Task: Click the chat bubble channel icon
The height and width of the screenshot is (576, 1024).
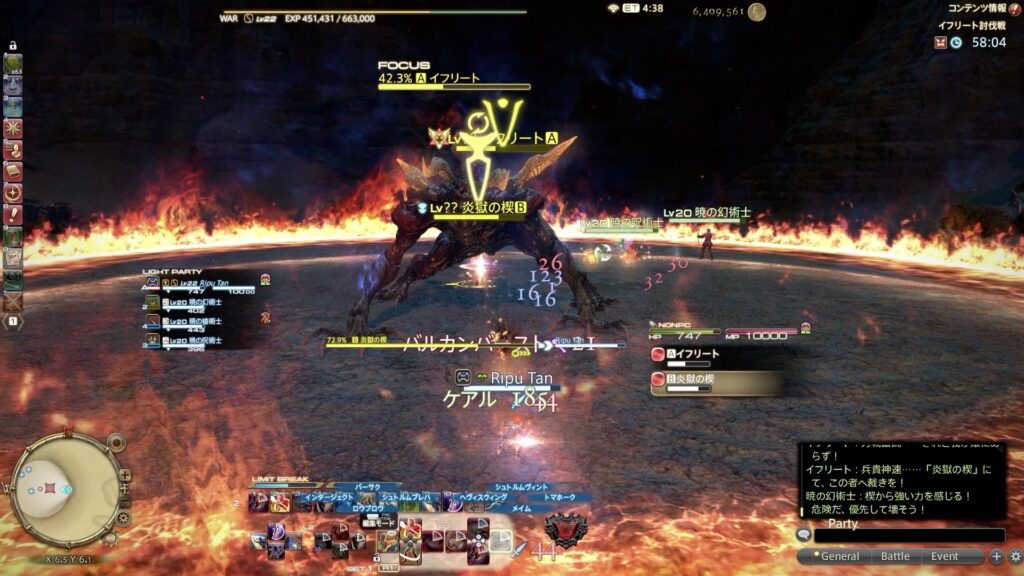Action: 803,536
